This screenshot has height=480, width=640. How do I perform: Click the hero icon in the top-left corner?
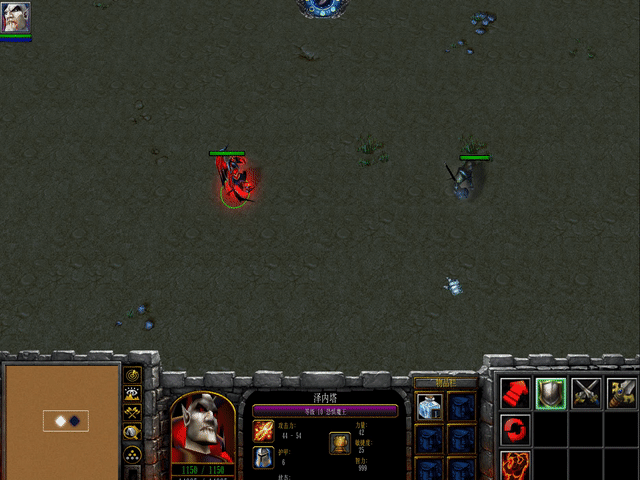pos(16,17)
